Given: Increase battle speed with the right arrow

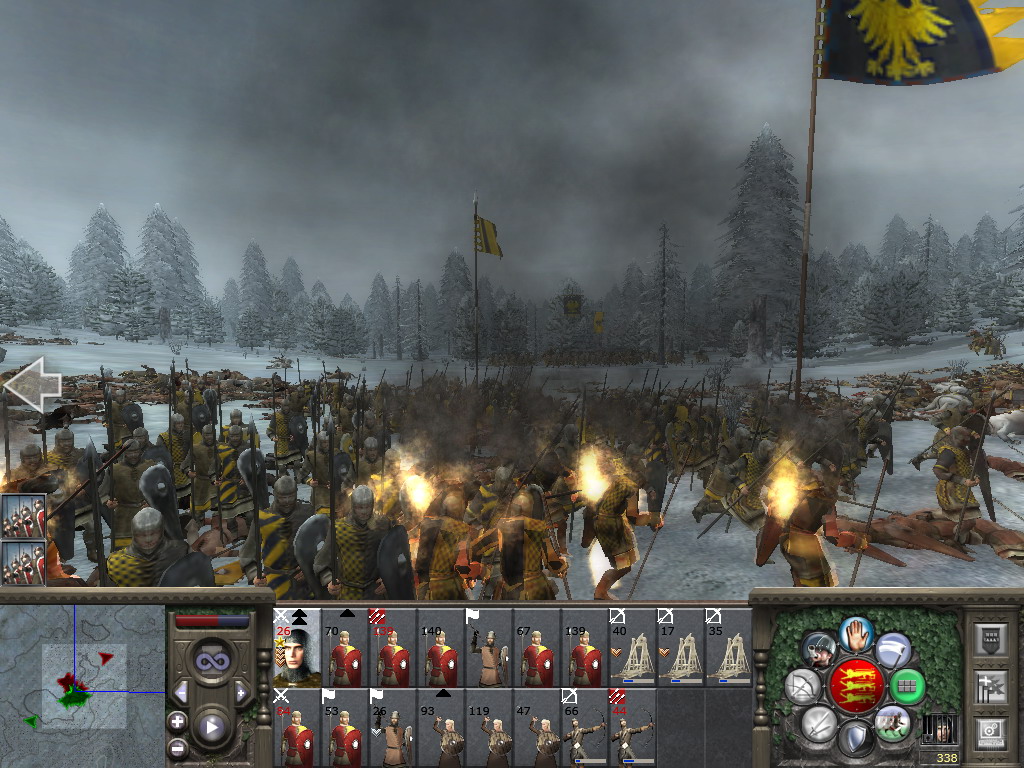Looking at the screenshot, I should [x=240, y=692].
